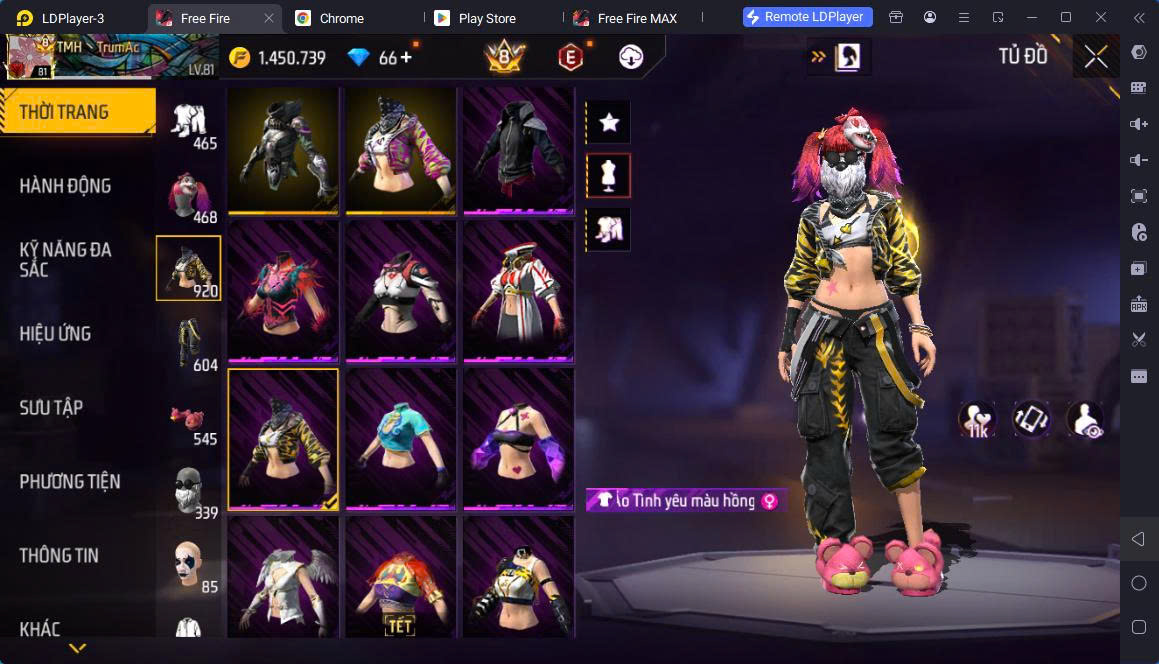Switch to the HÀNH ĐỘNG tab
Viewport: 1159px width, 664px height.
point(66,185)
